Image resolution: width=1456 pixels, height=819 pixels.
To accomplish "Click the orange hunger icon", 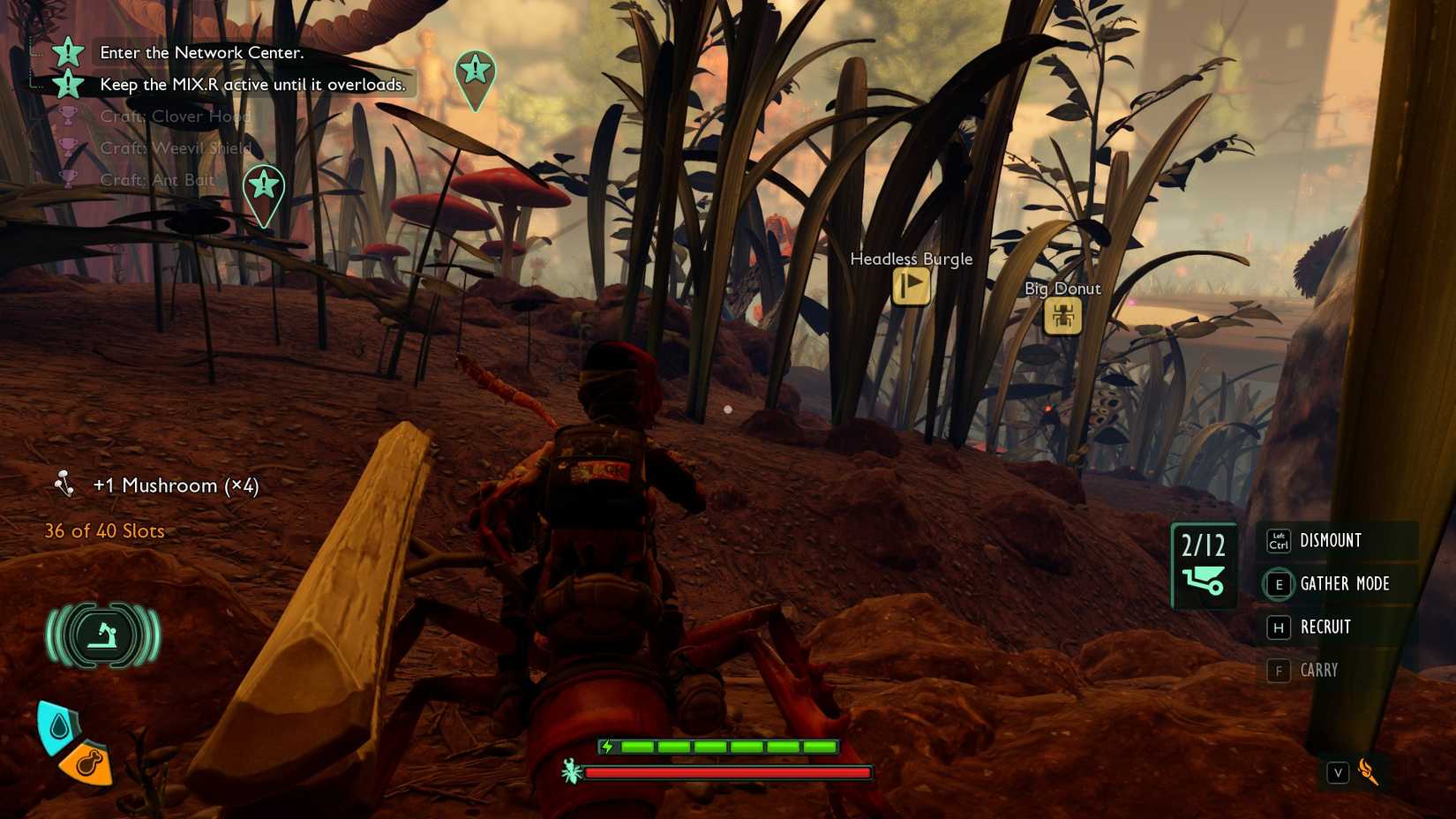I will point(89,763).
